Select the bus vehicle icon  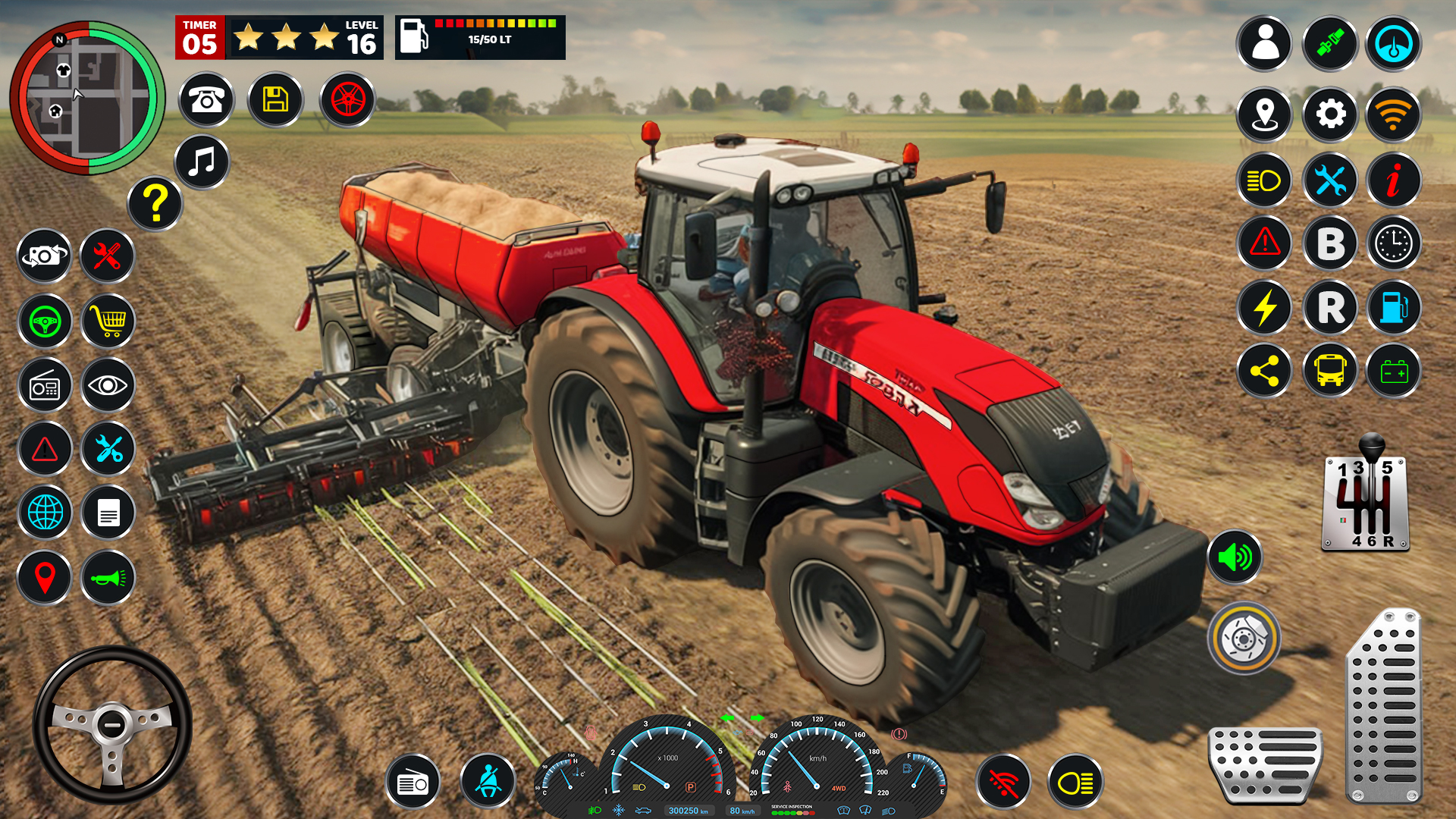(x=1329, y=371)
